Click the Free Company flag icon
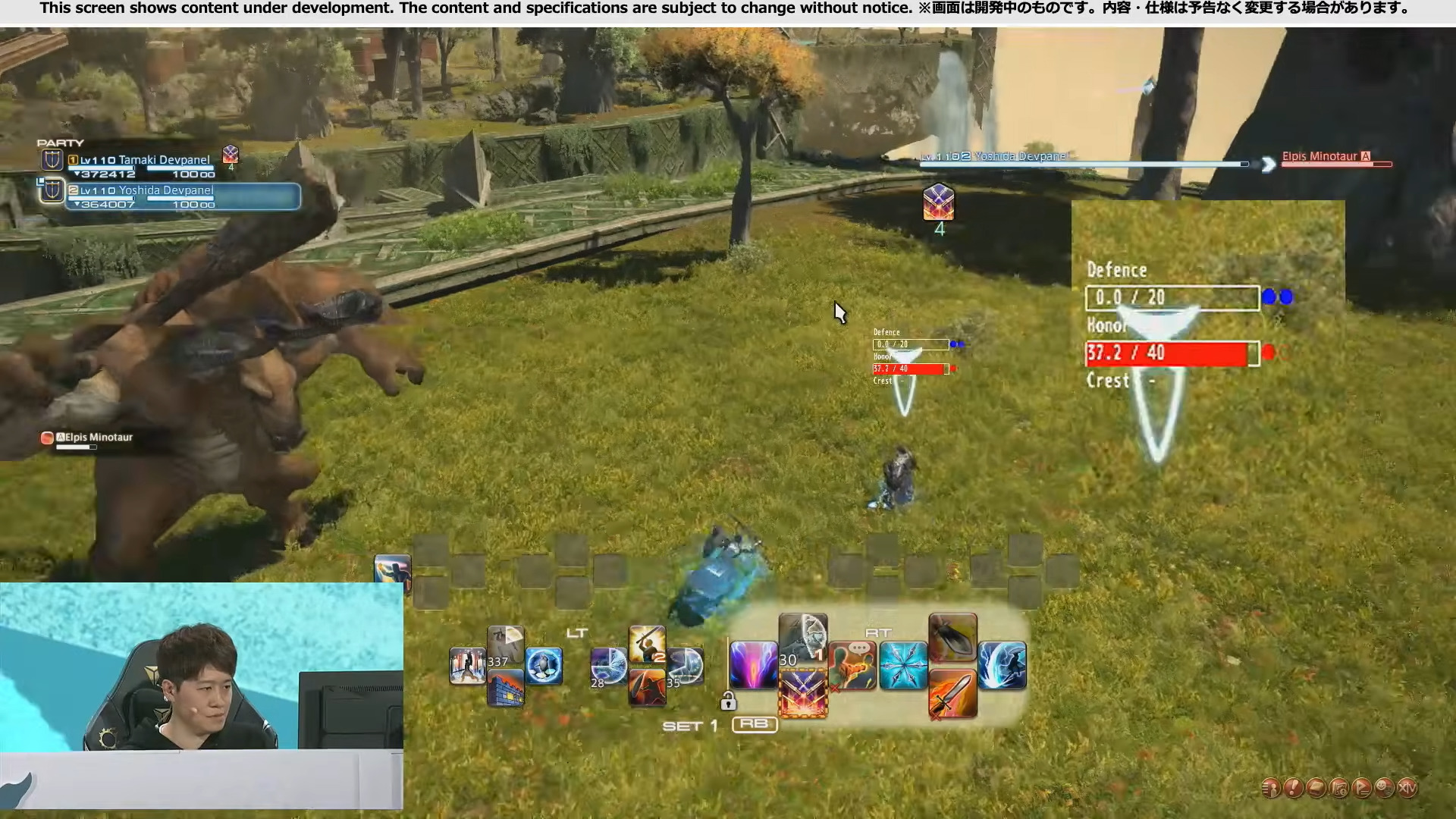Screen dimensions: 1456x819 pyautogui.click(x=1362, y=789)
